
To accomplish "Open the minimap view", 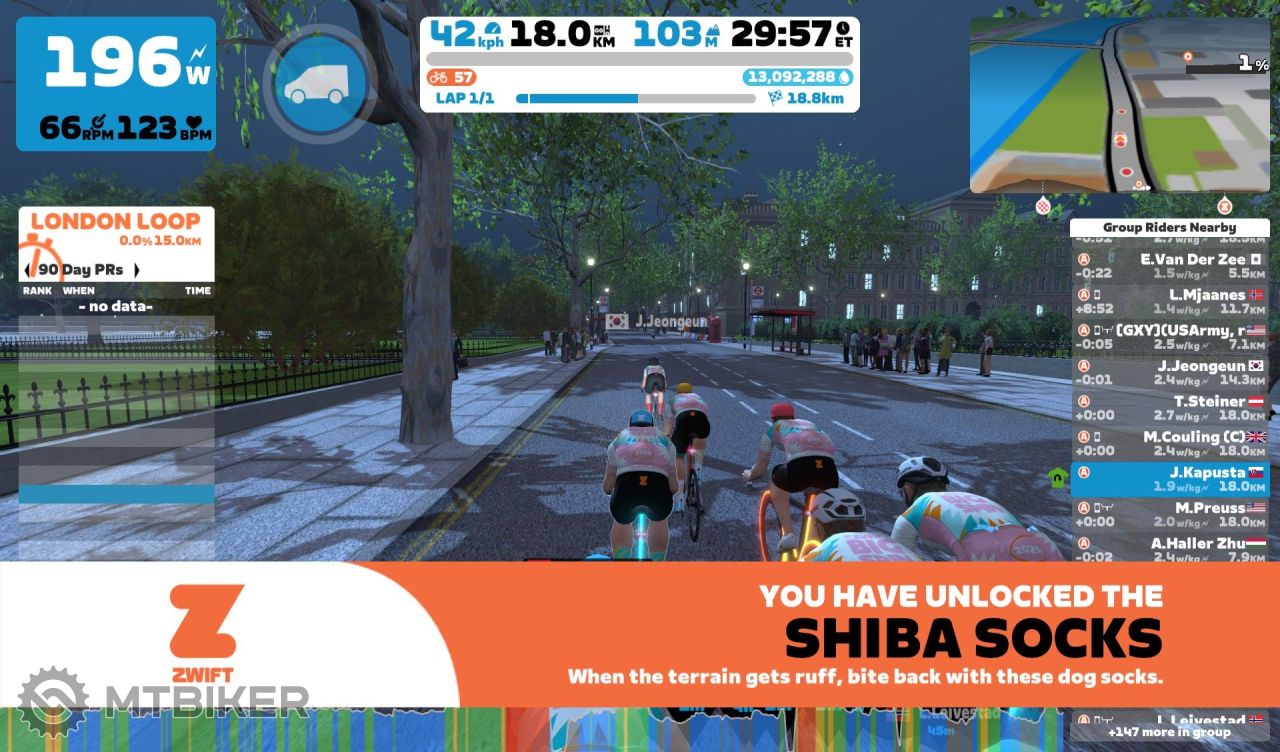I will click(1118, 105).
